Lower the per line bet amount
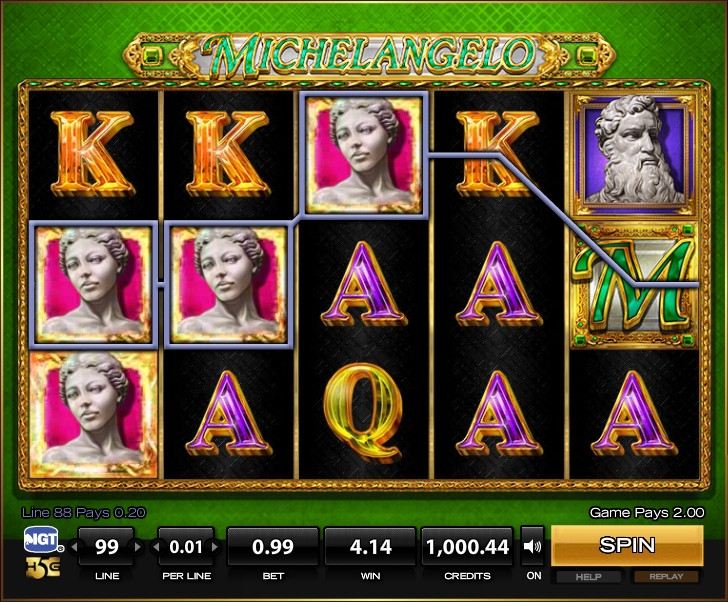This screenshot has height=602, width=728. coord(153,547)
